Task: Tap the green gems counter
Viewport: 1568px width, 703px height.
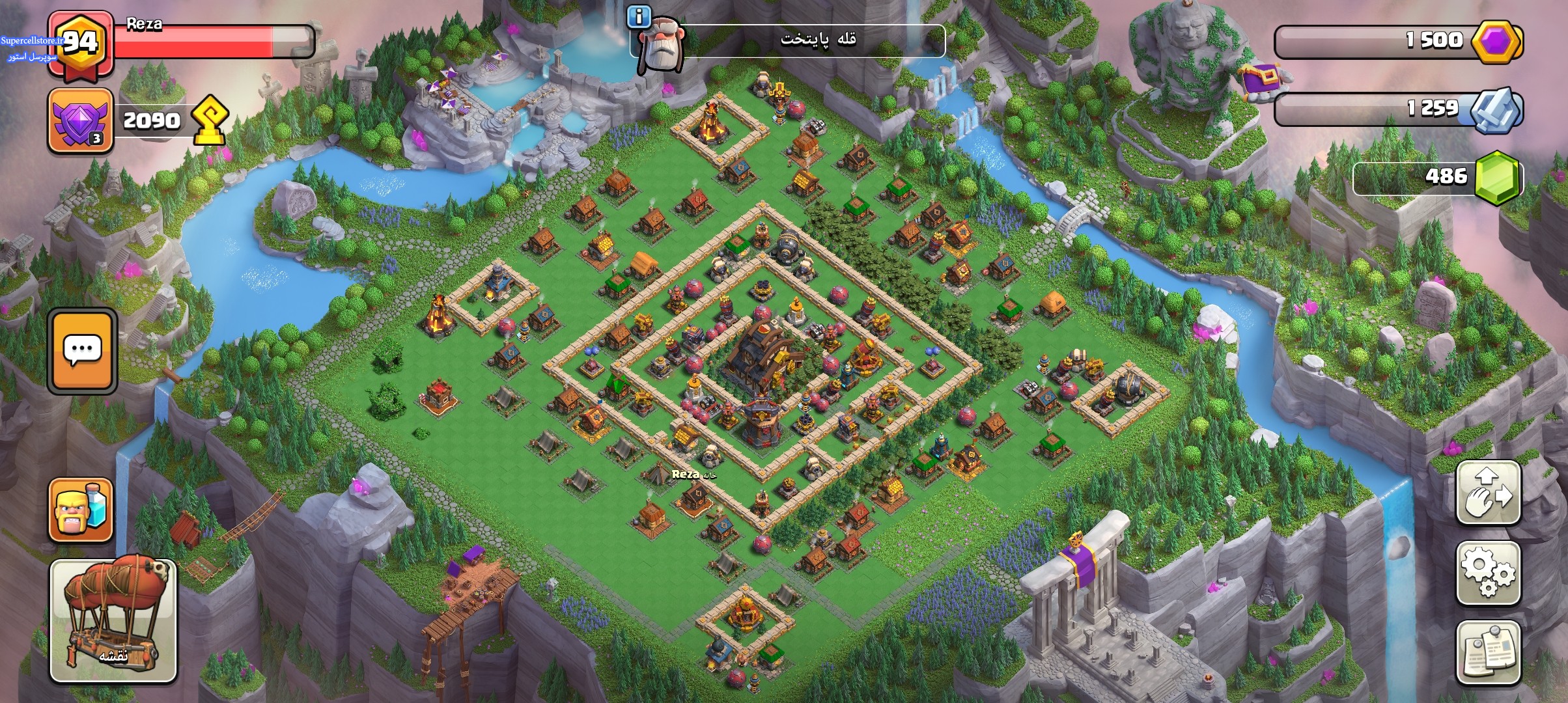Action: click(x=1496, y=177)
